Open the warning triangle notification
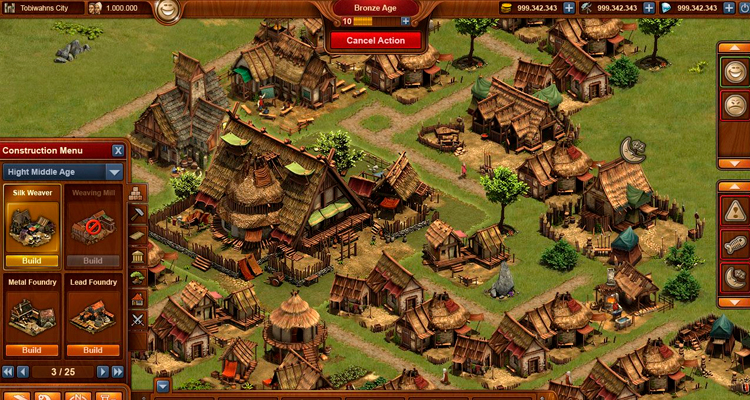The height and width of the screenshot is (400, 750). pos(734,211)
